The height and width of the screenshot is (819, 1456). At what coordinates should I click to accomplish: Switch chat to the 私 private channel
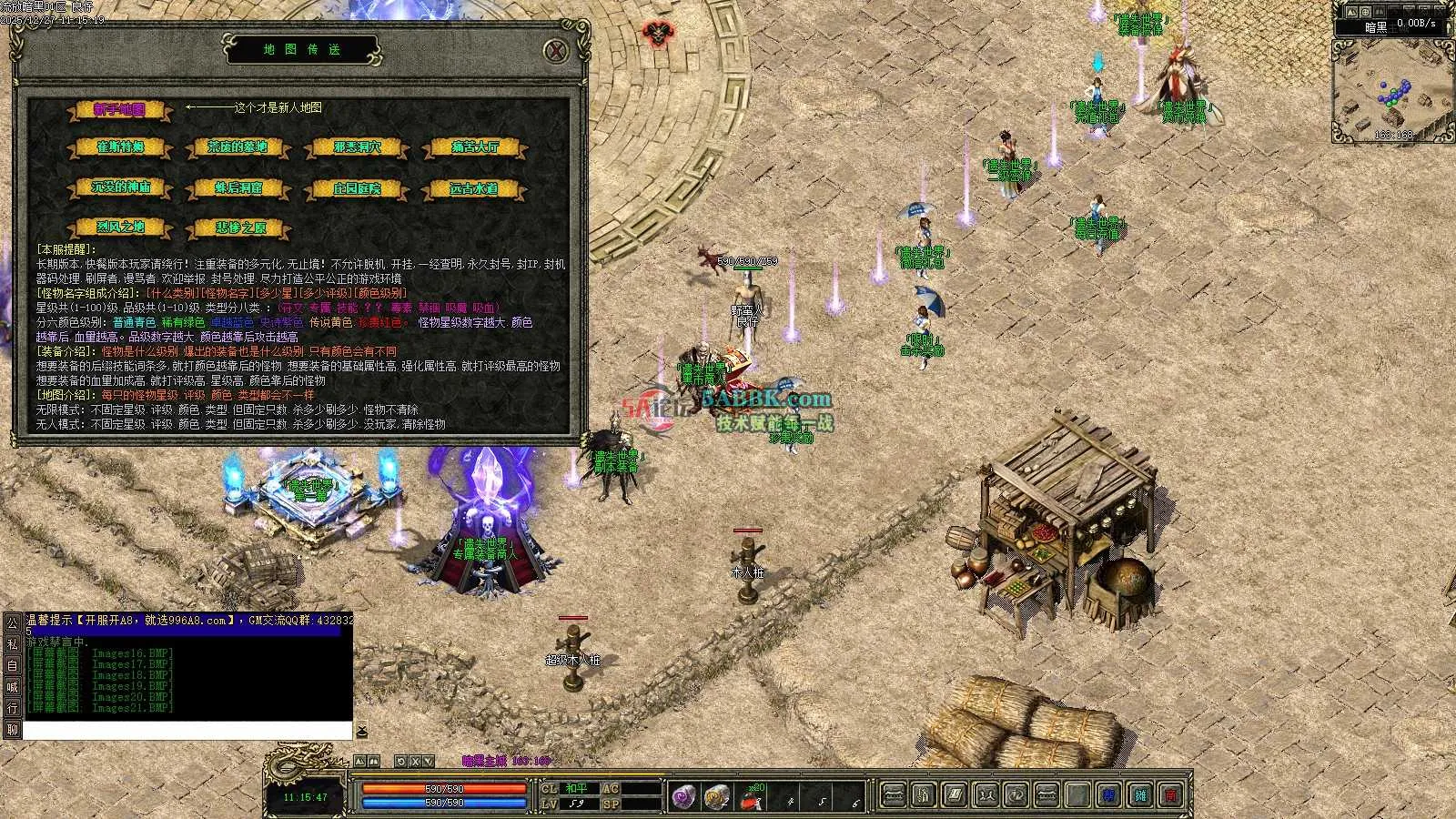point(12,644)
